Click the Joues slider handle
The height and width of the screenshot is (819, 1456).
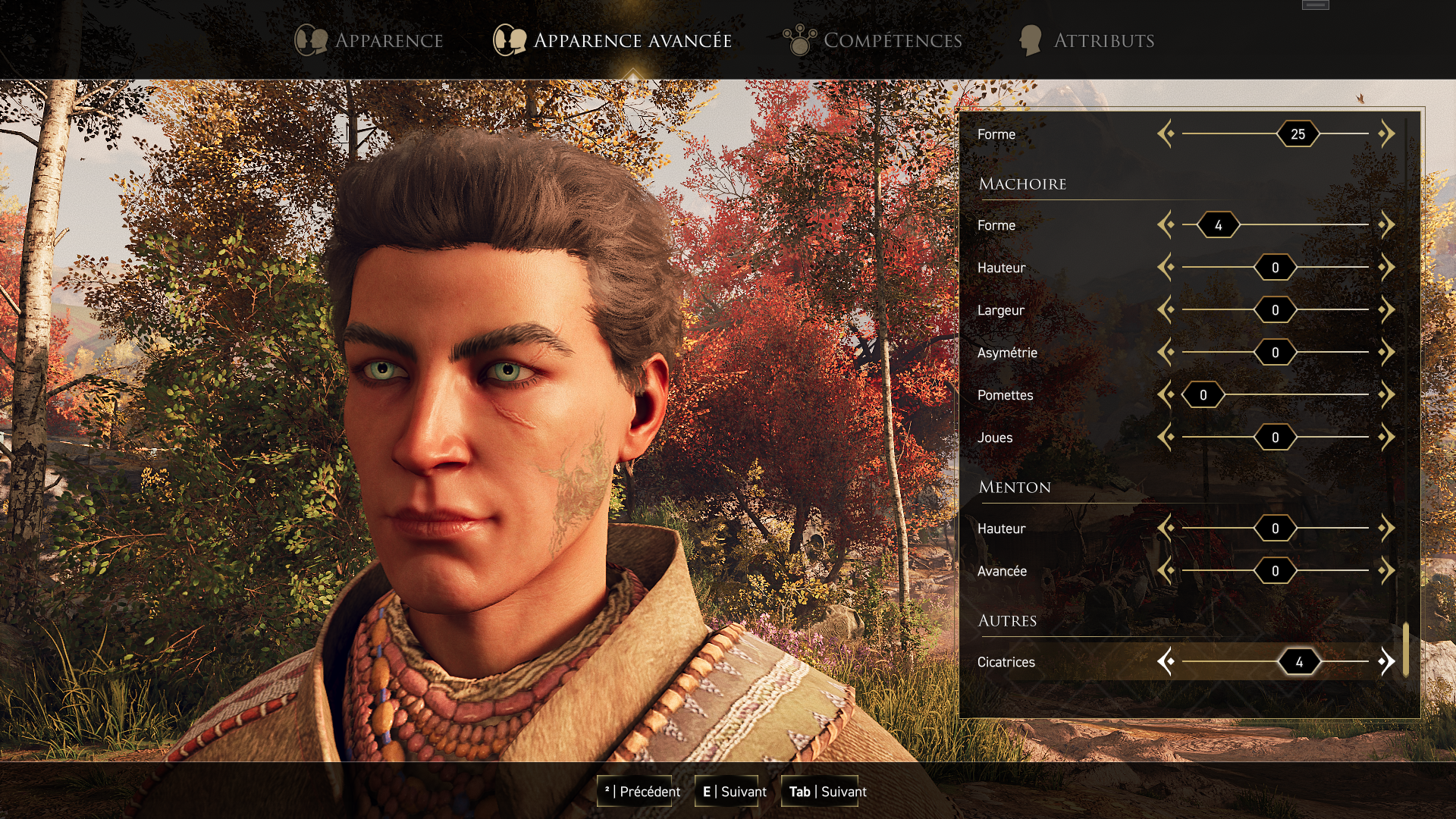point(1275,438)
